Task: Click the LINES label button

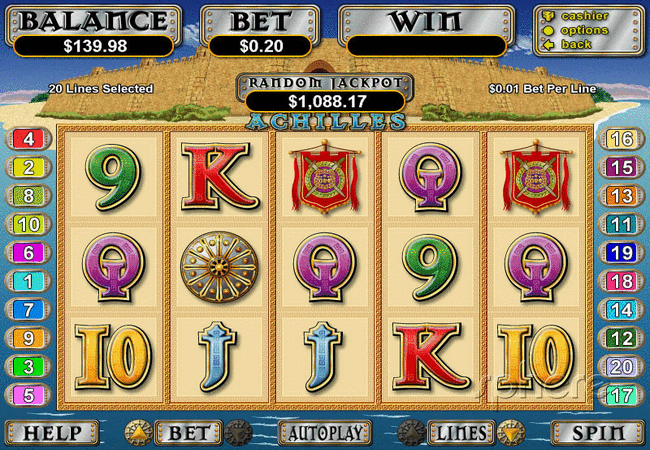Action: (460, 433)
